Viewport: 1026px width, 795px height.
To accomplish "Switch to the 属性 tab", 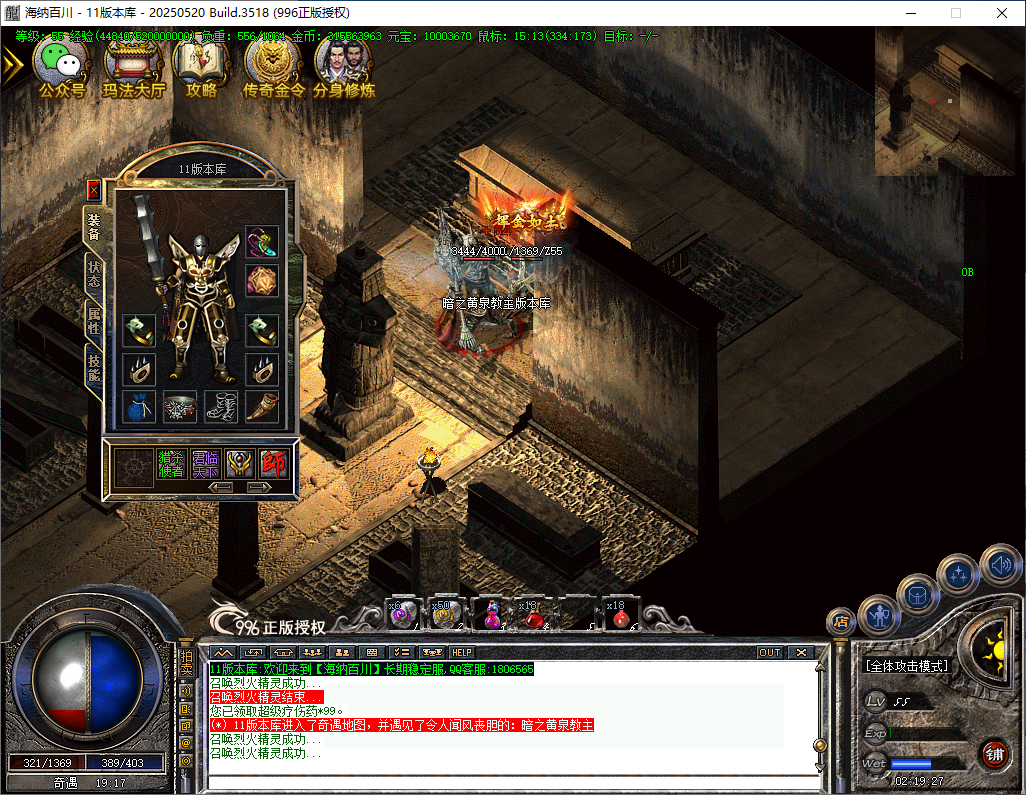I will pyautogui.click(x=93, y=318).
